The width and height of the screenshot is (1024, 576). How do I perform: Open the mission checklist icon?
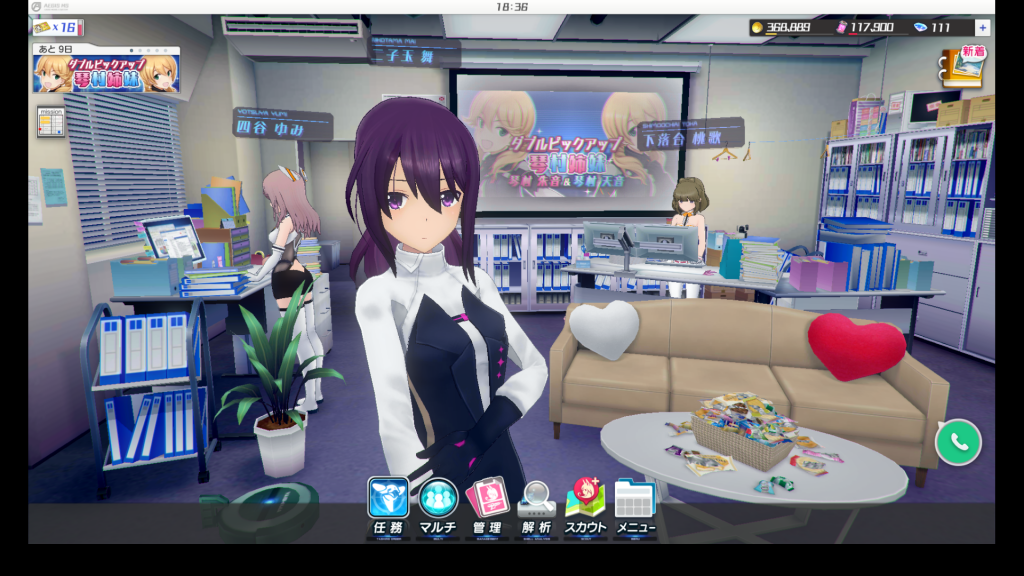coord(51,122)
